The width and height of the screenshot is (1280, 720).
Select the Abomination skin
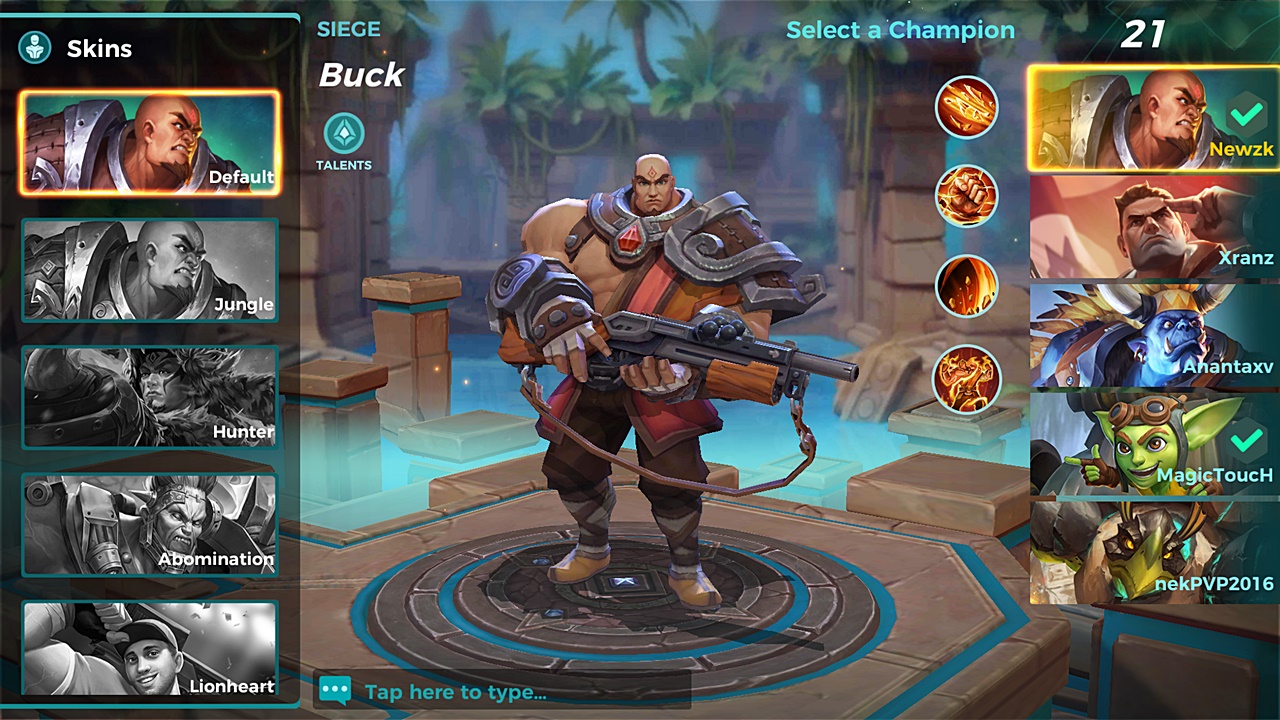(150, 525)
